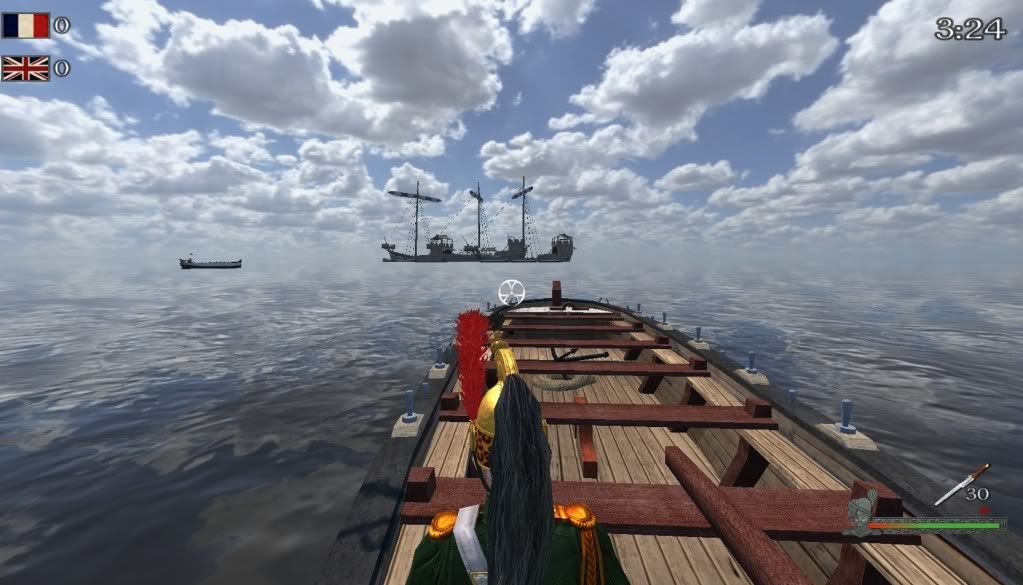1023x585 pixels.
Task: Select the sword weapon icon
Action: pos(961,484)
